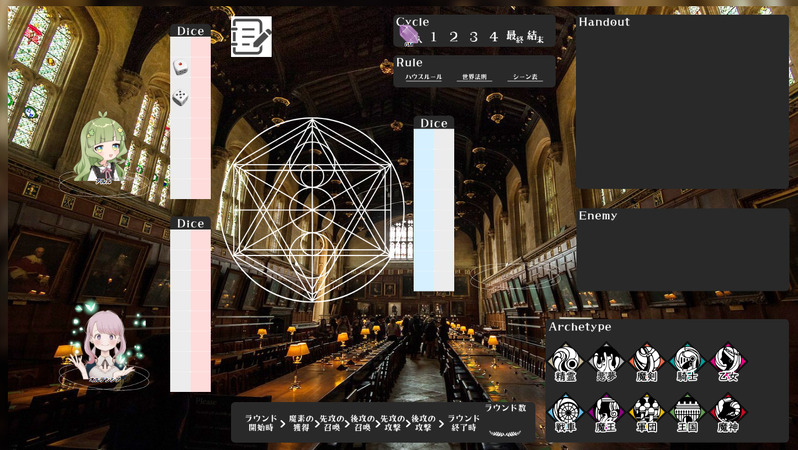Click the die showing one red pip
798x450 pixels.
point(180,67)
